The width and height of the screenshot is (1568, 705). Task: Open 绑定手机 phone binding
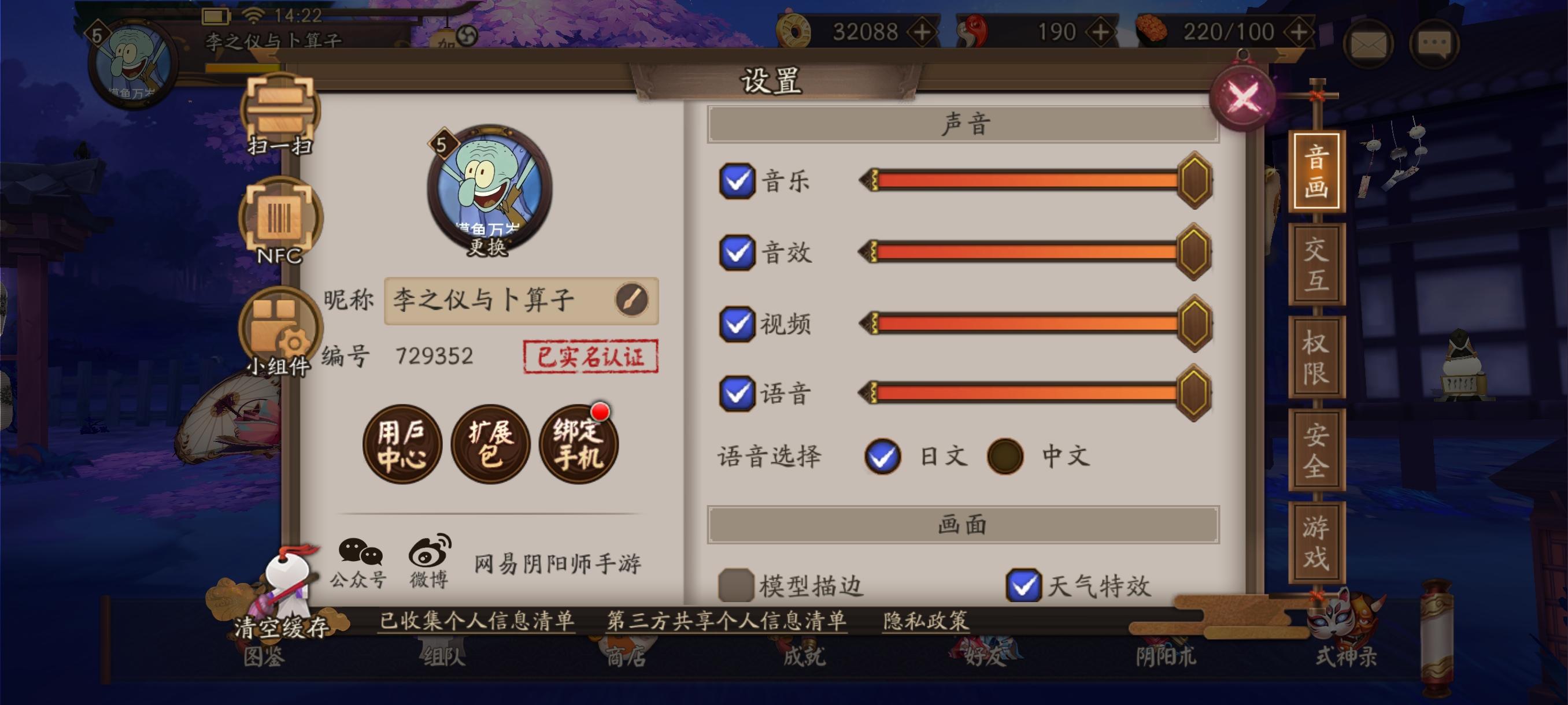(x=578, y=446)
